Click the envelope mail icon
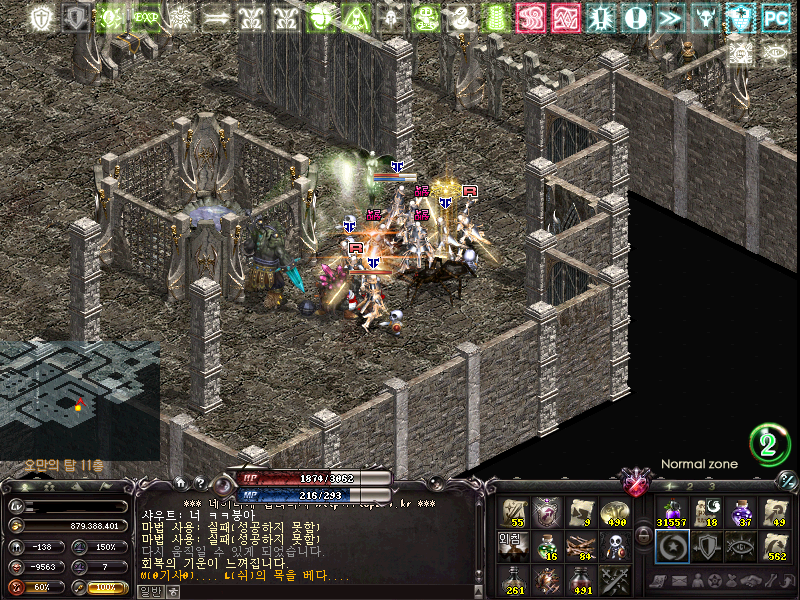This screenshot has height=600, width=800. [677, 581]
